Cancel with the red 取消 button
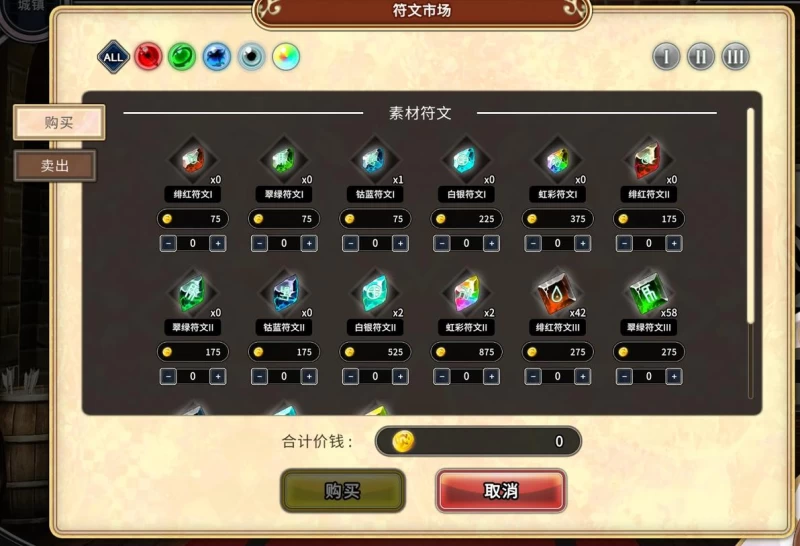 [501, 491]
